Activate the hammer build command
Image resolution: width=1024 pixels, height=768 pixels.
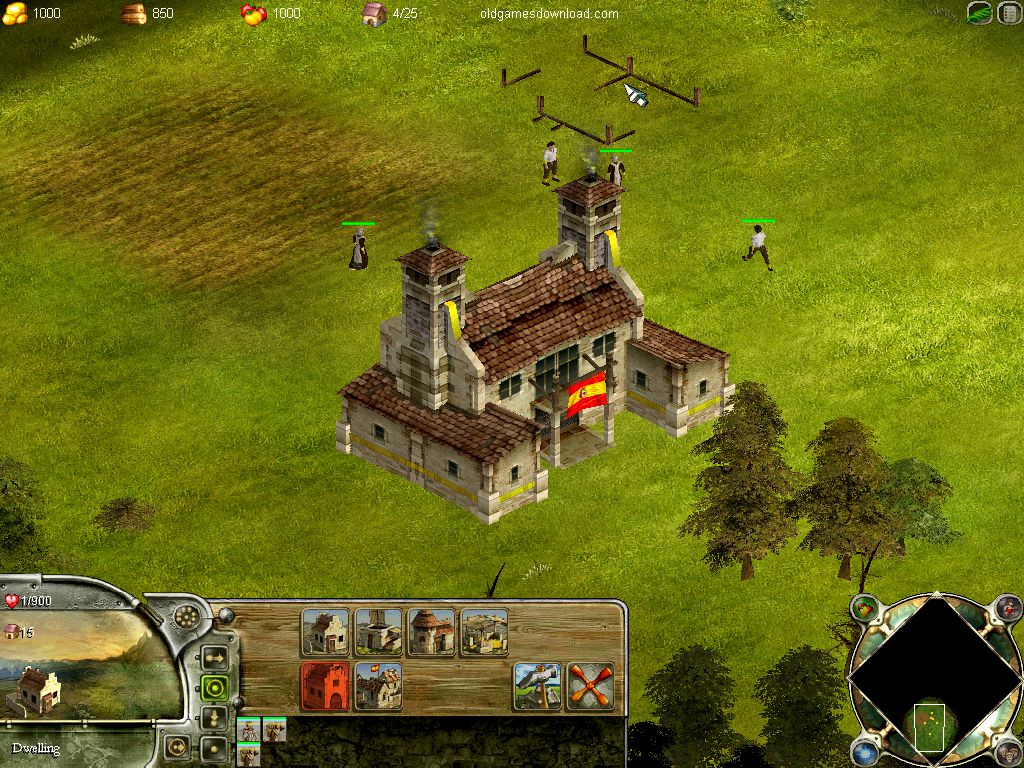(x=538, y=686)
